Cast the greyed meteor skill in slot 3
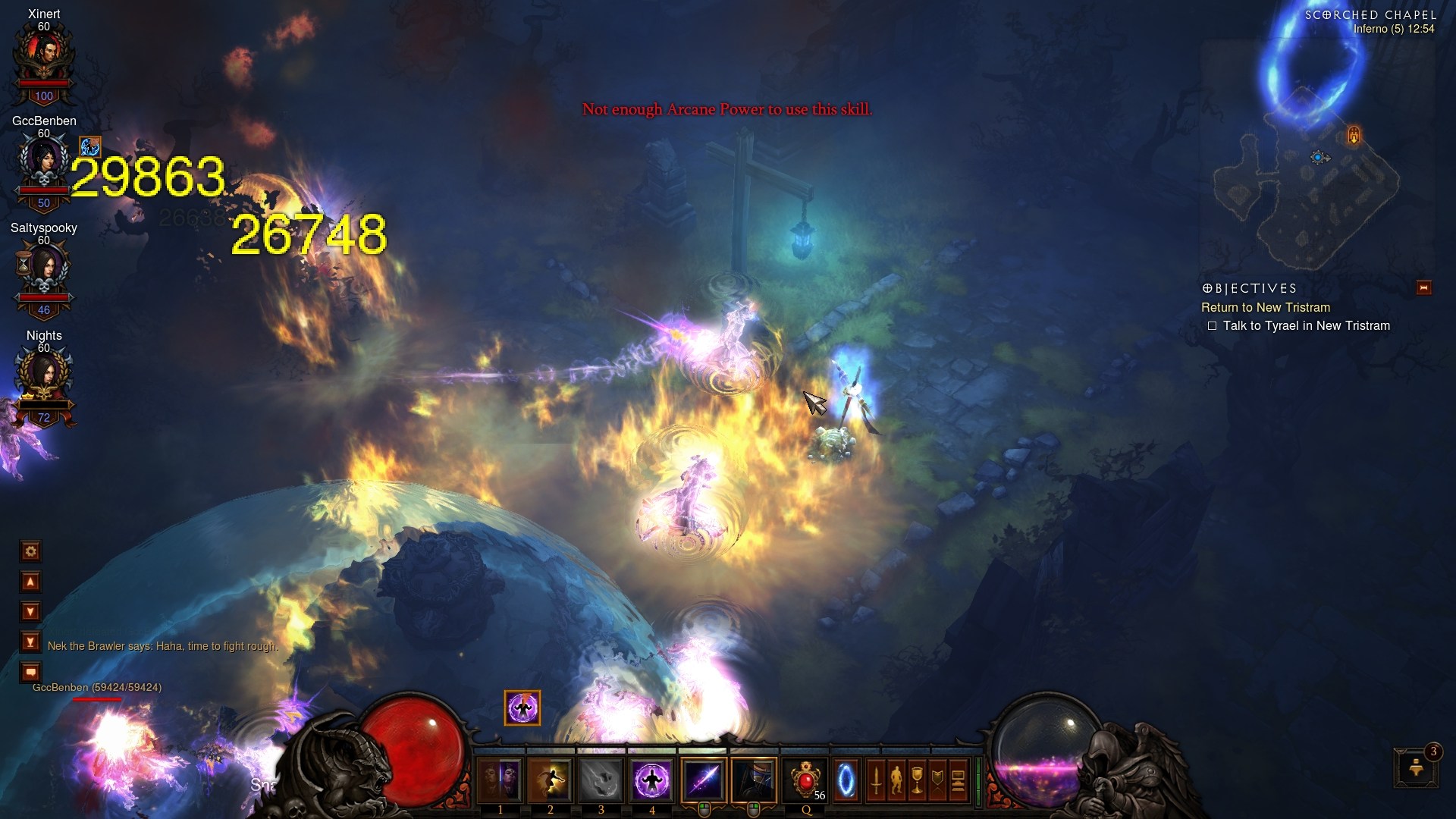 click(x=601, y=780)
